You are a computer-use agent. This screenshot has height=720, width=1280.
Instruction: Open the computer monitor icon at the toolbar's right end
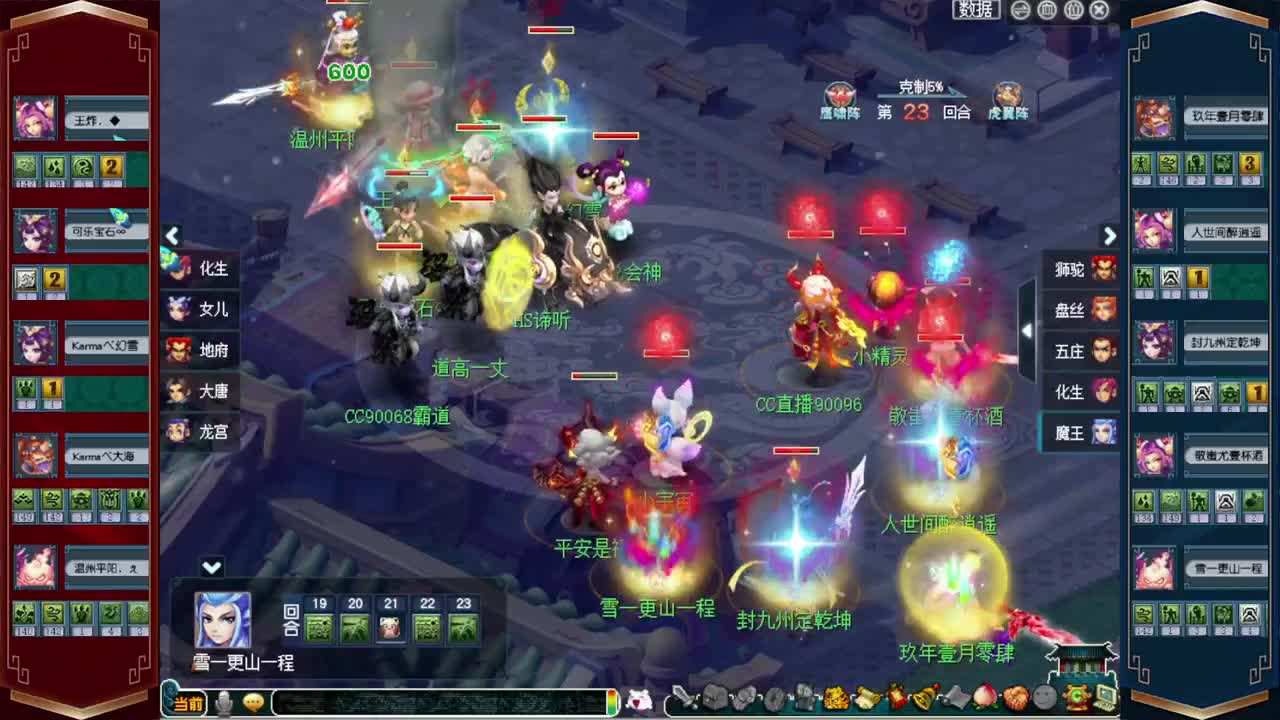click(1107, 700)
